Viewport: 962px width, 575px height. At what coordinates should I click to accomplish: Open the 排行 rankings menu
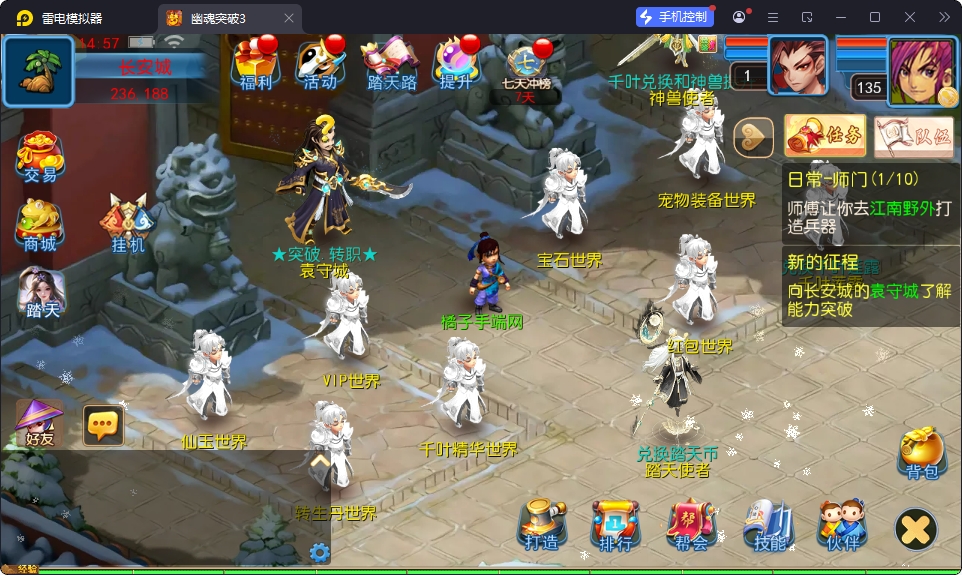[615, 524]
